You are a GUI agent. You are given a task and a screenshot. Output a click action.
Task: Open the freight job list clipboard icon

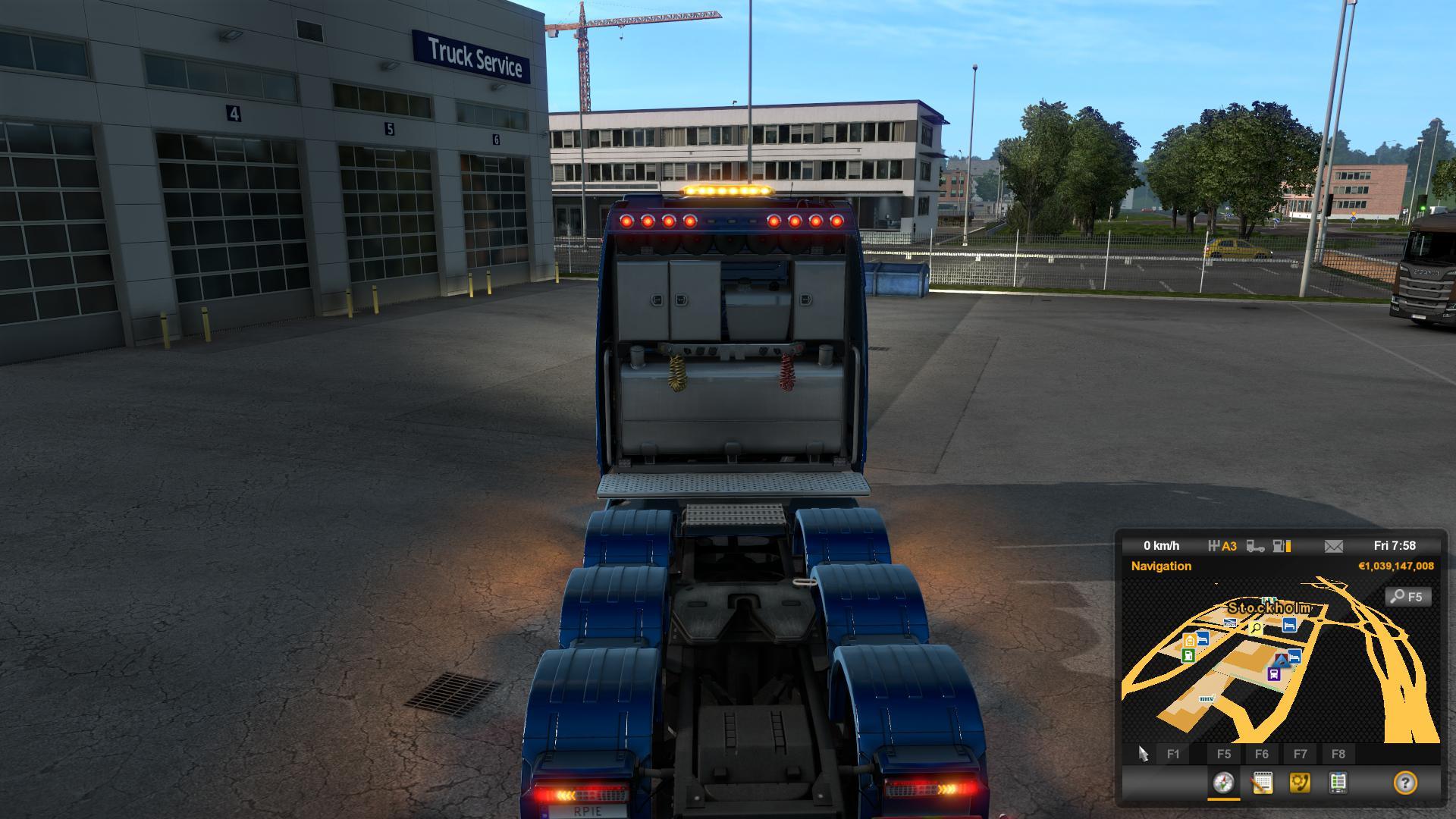click(1339, 783)
